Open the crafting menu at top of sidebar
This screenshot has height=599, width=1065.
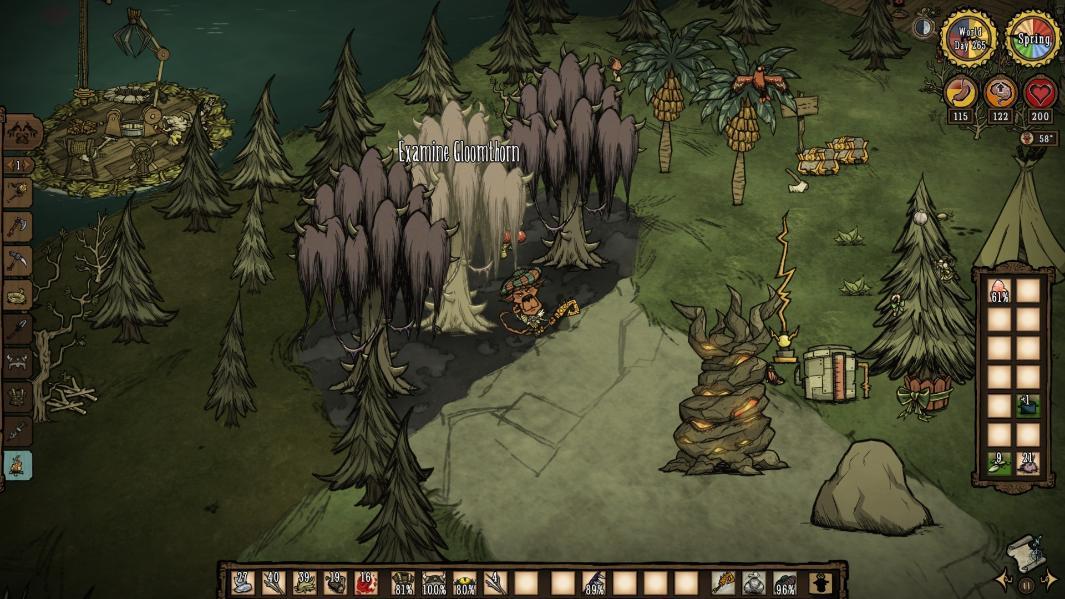point(22,131)
